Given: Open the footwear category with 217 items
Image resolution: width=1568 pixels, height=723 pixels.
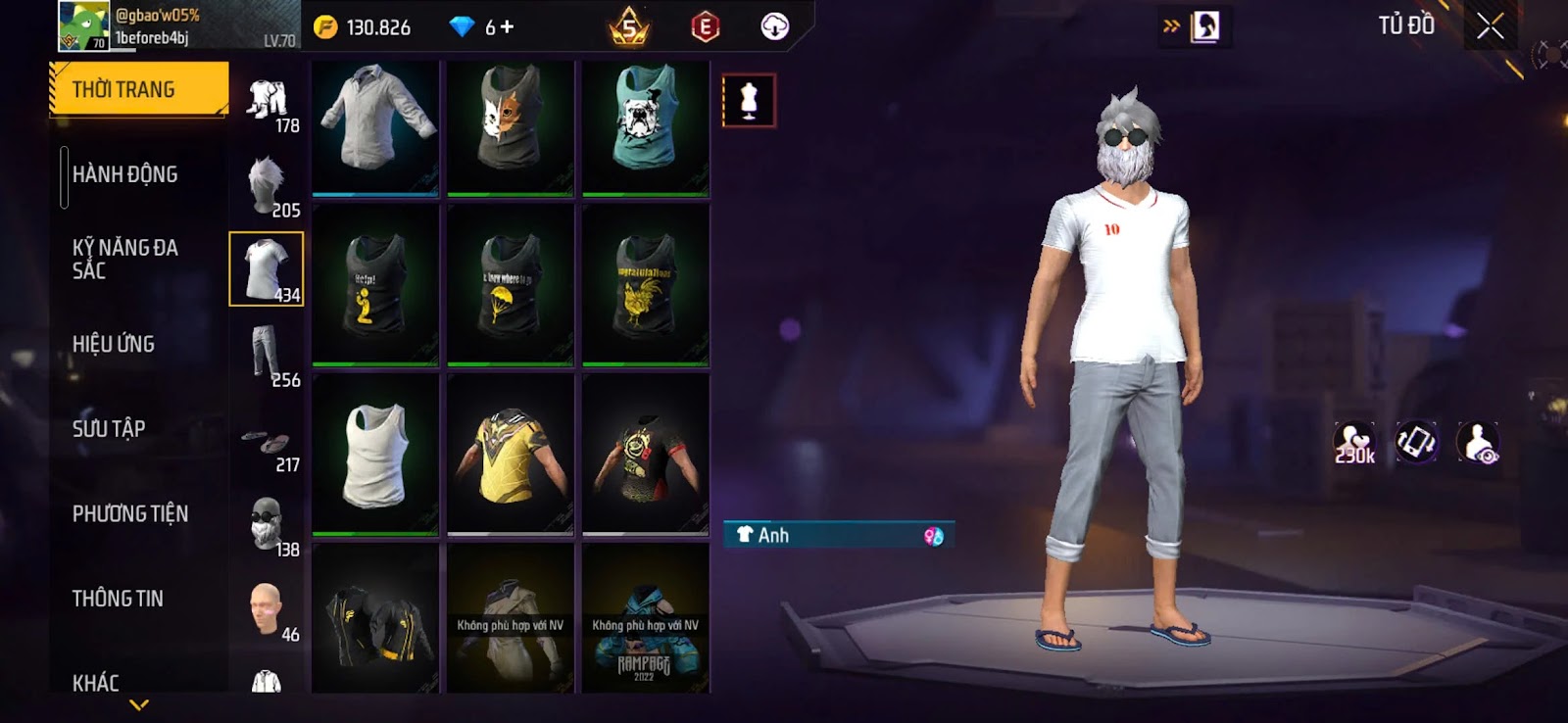Looking at the screenshot, I should (x=267, y=442).
